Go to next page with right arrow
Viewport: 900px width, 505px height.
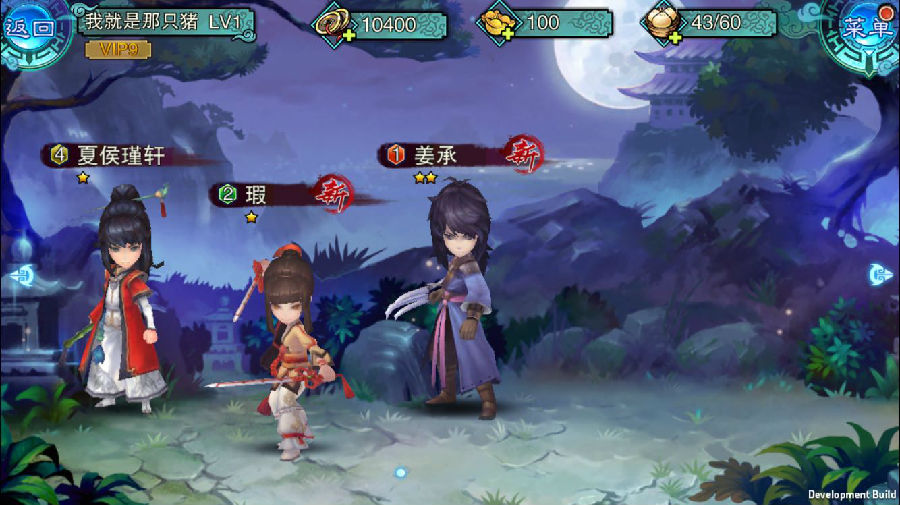[880, 273]
